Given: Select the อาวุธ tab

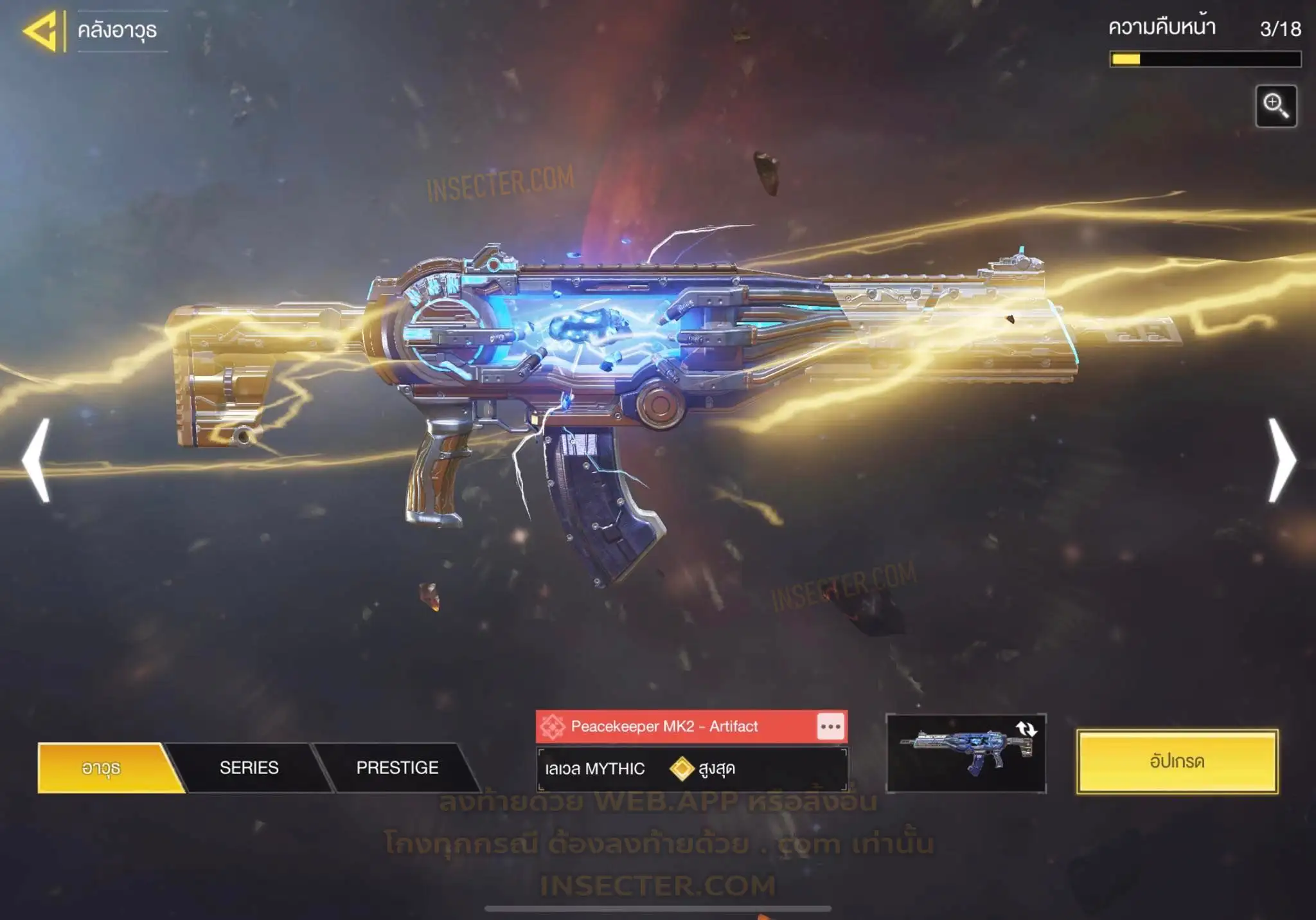Looking at the screenshot, I should tap(102, 768).
